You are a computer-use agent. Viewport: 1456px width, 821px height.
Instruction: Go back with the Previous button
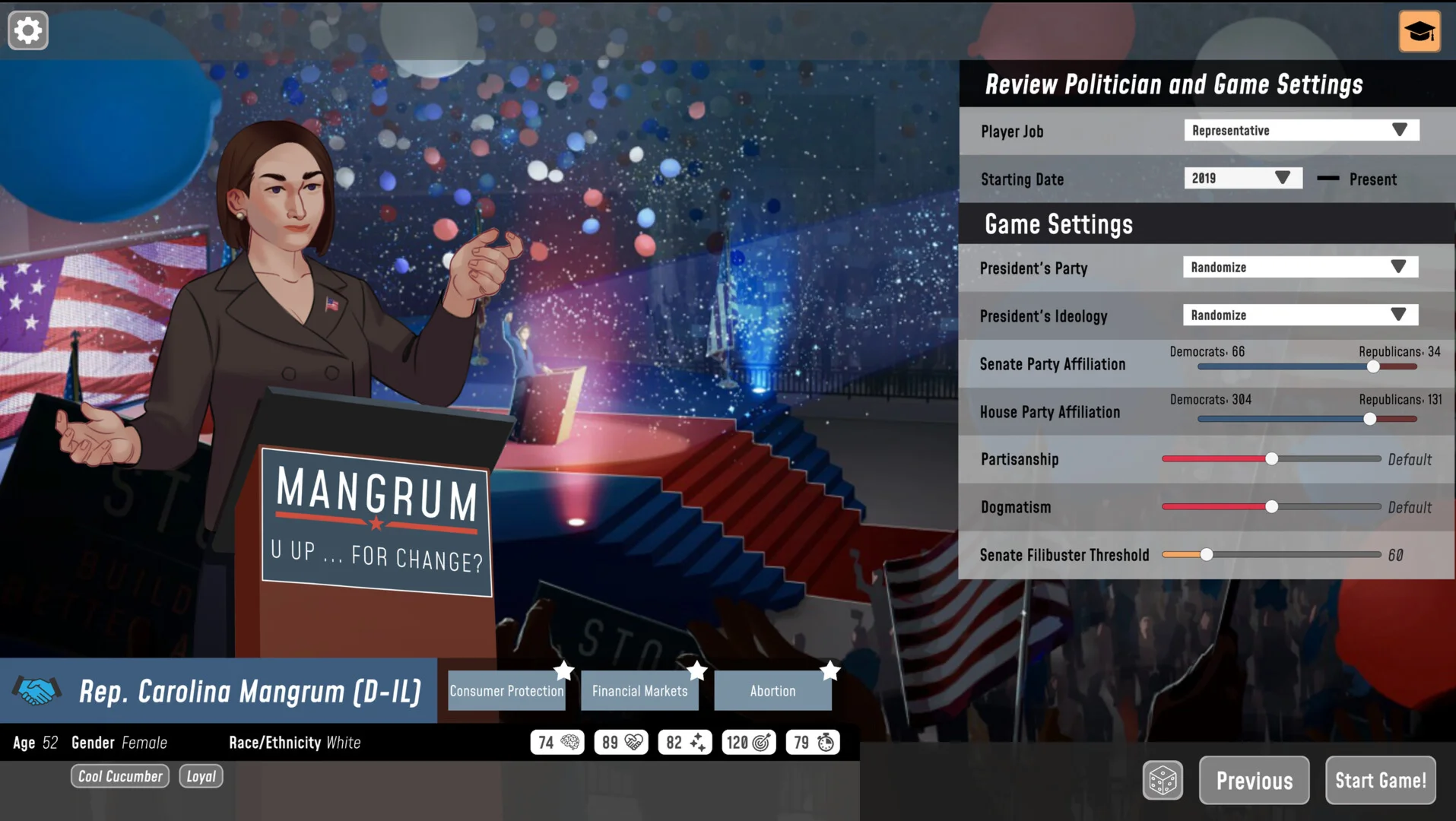coord(1254,781)
